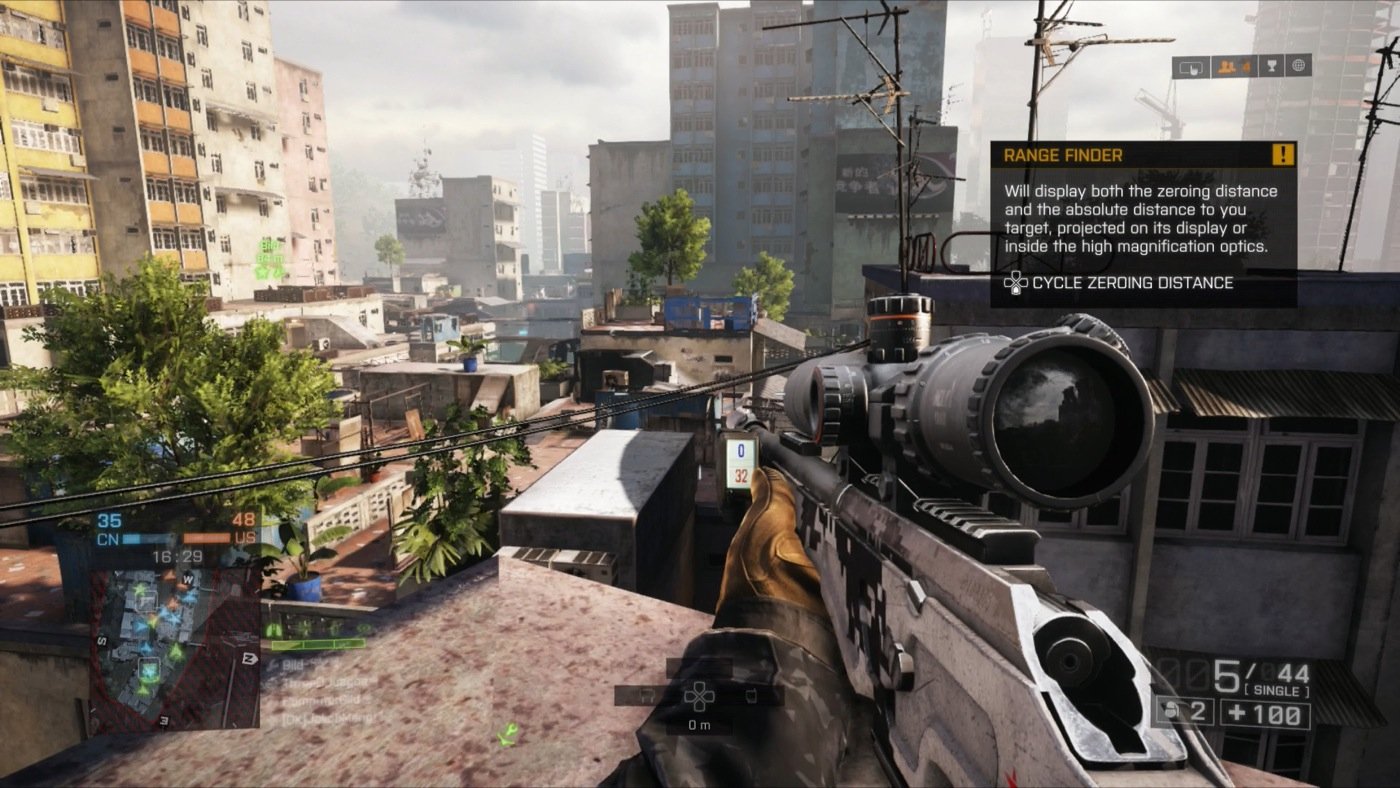Open the trophy icon in top-right bar
Image resolution: width=1400 pixels, height=788 pixels.
click(x=1272, y=66)
